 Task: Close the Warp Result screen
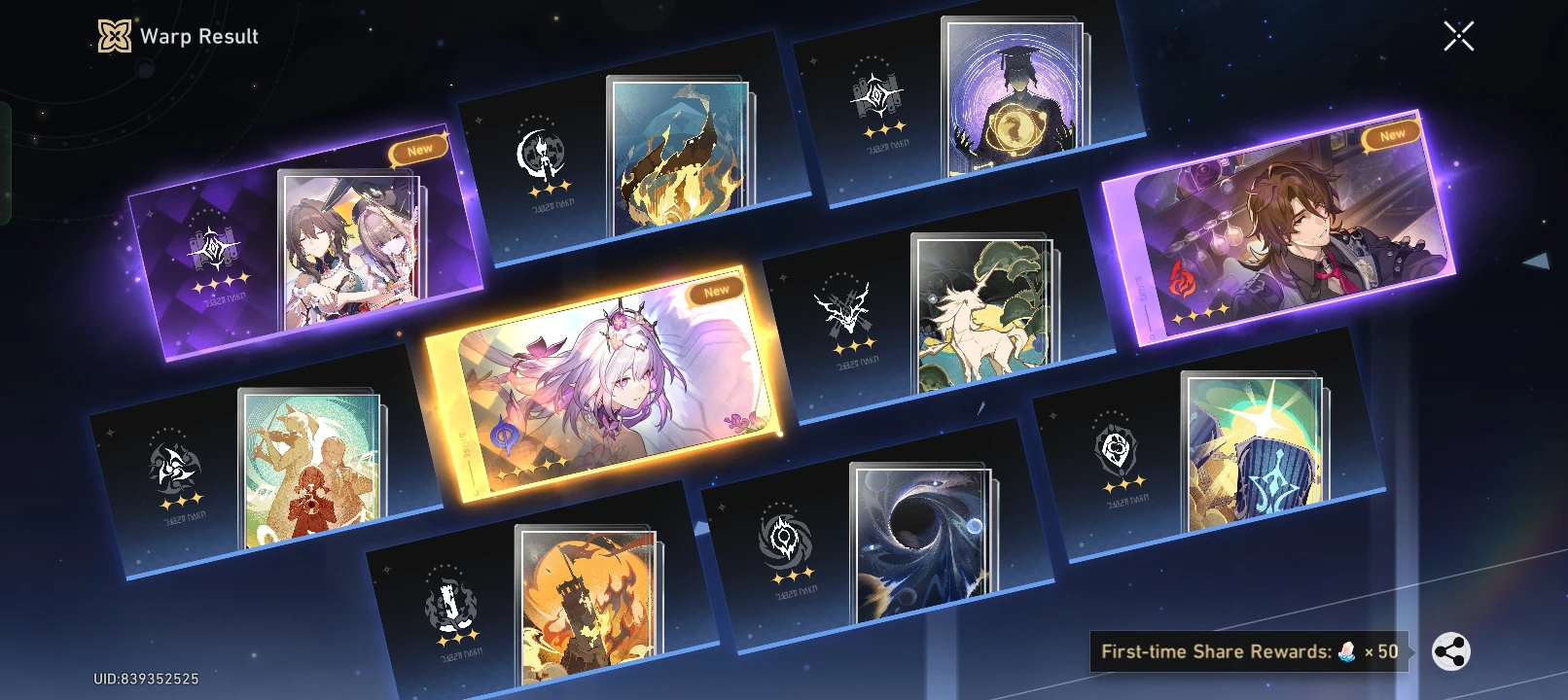(x=1458, y=37)
